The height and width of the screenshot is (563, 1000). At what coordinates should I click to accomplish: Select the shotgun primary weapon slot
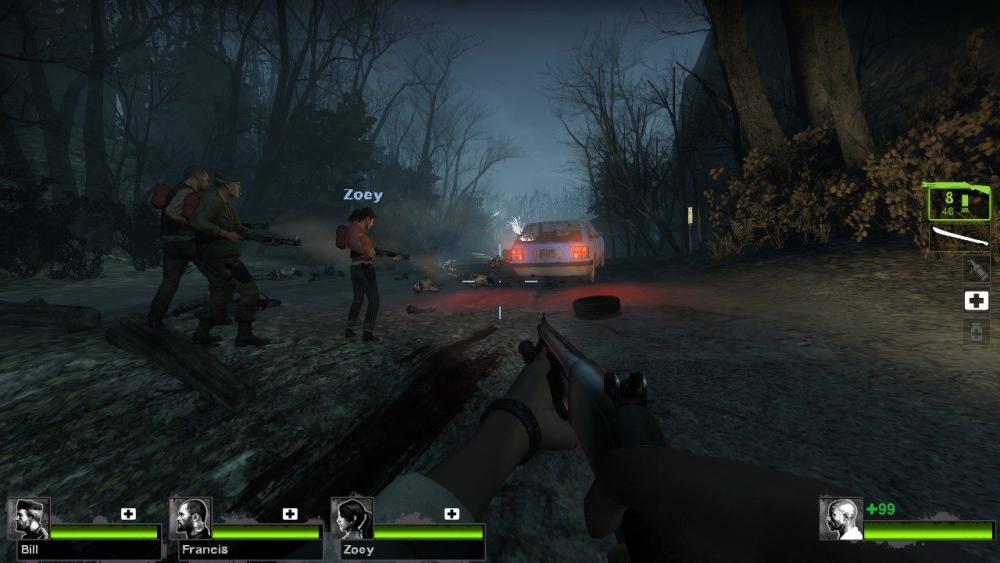point(958,202)
